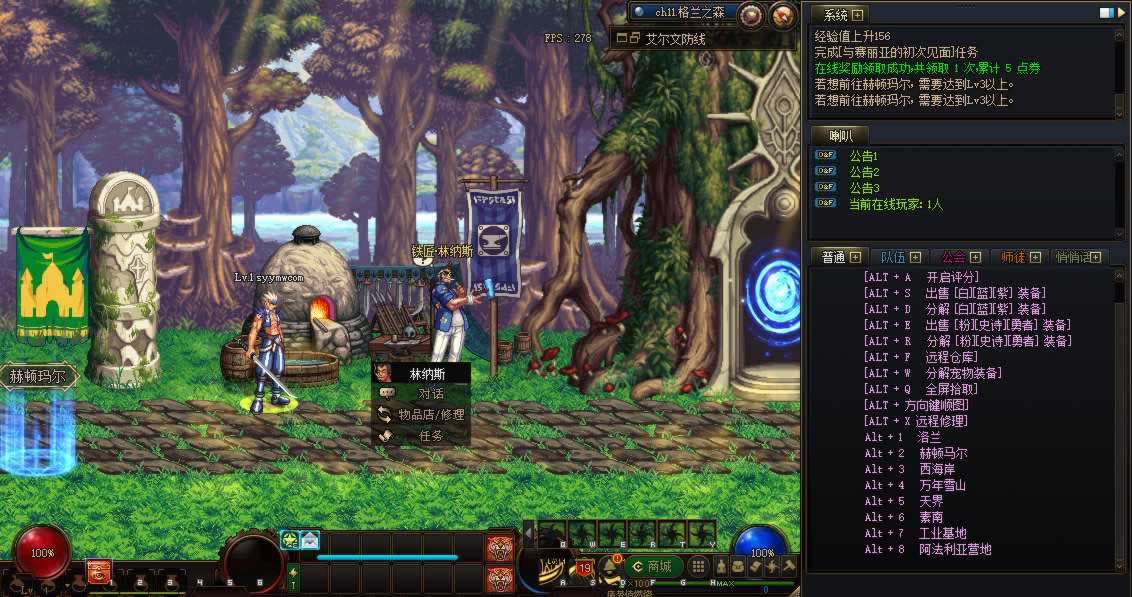Screen dimensions: 1132x597
Task: Select the 师徒 mentor chat tab
Action: tap(1020, 257)
